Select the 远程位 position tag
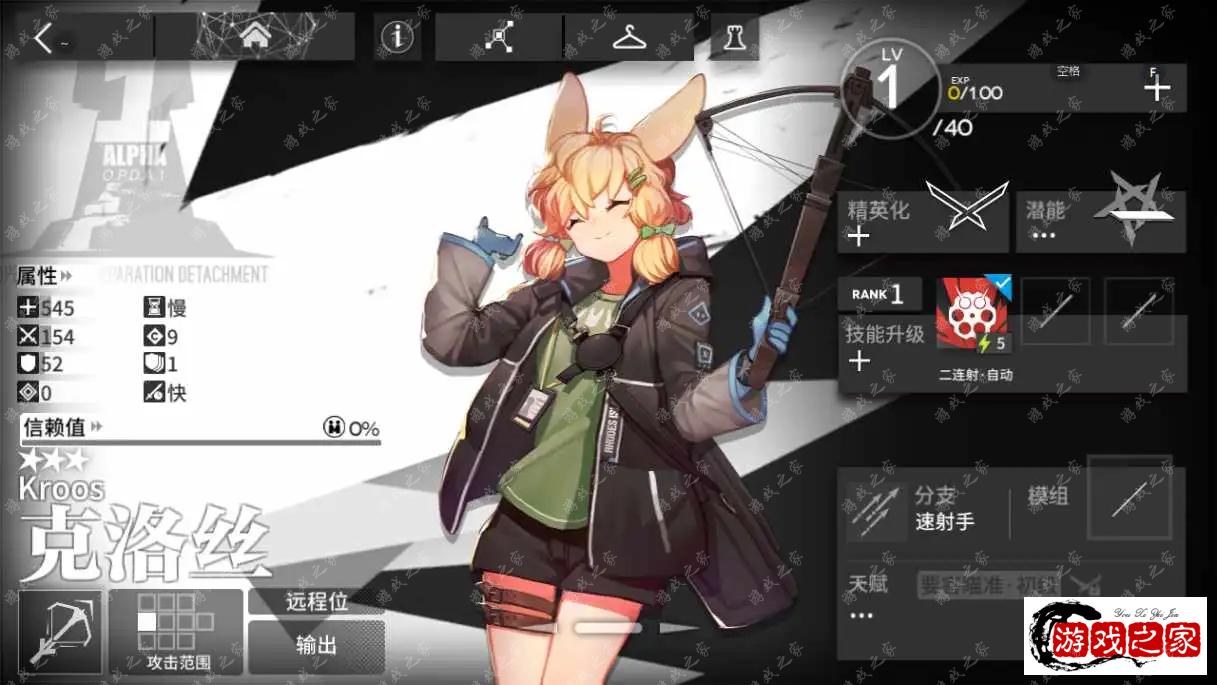Screen dimensions: 1217x685 (316, 601)
